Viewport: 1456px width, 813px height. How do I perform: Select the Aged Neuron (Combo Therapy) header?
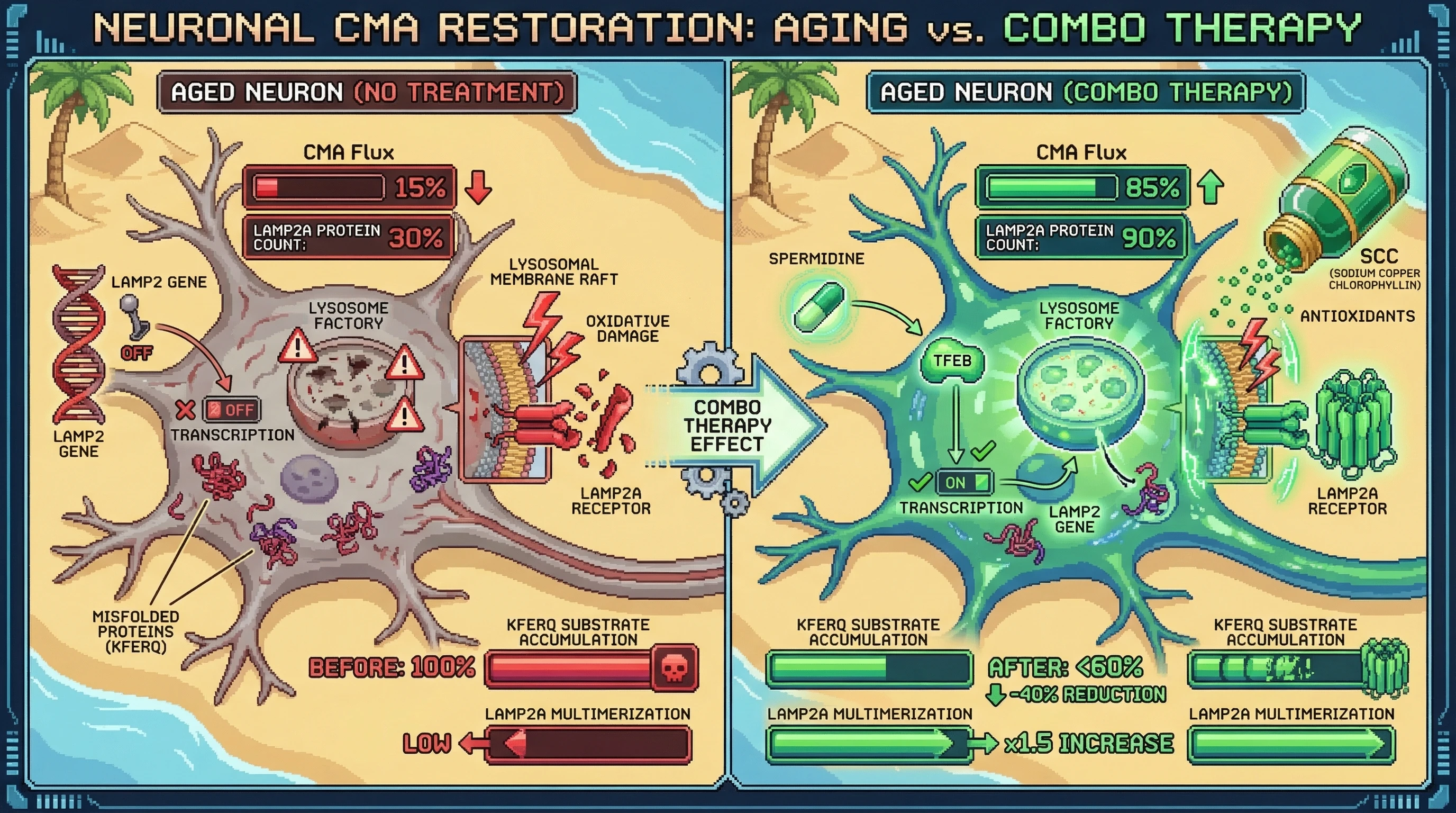(x=1085, y=92)
